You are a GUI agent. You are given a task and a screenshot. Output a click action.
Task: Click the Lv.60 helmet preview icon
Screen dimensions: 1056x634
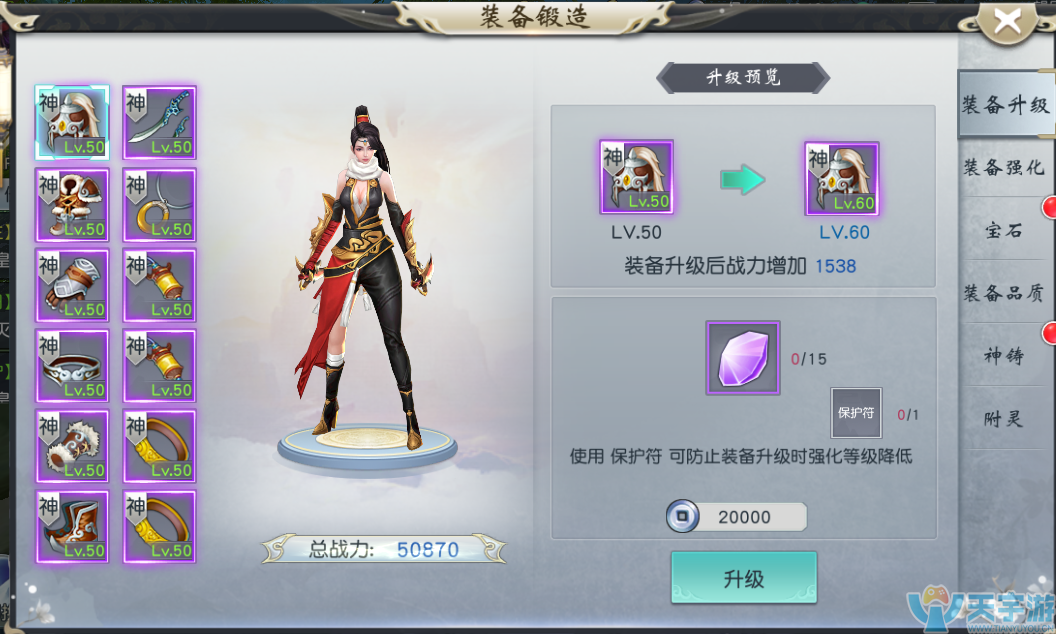click(841, 178)
